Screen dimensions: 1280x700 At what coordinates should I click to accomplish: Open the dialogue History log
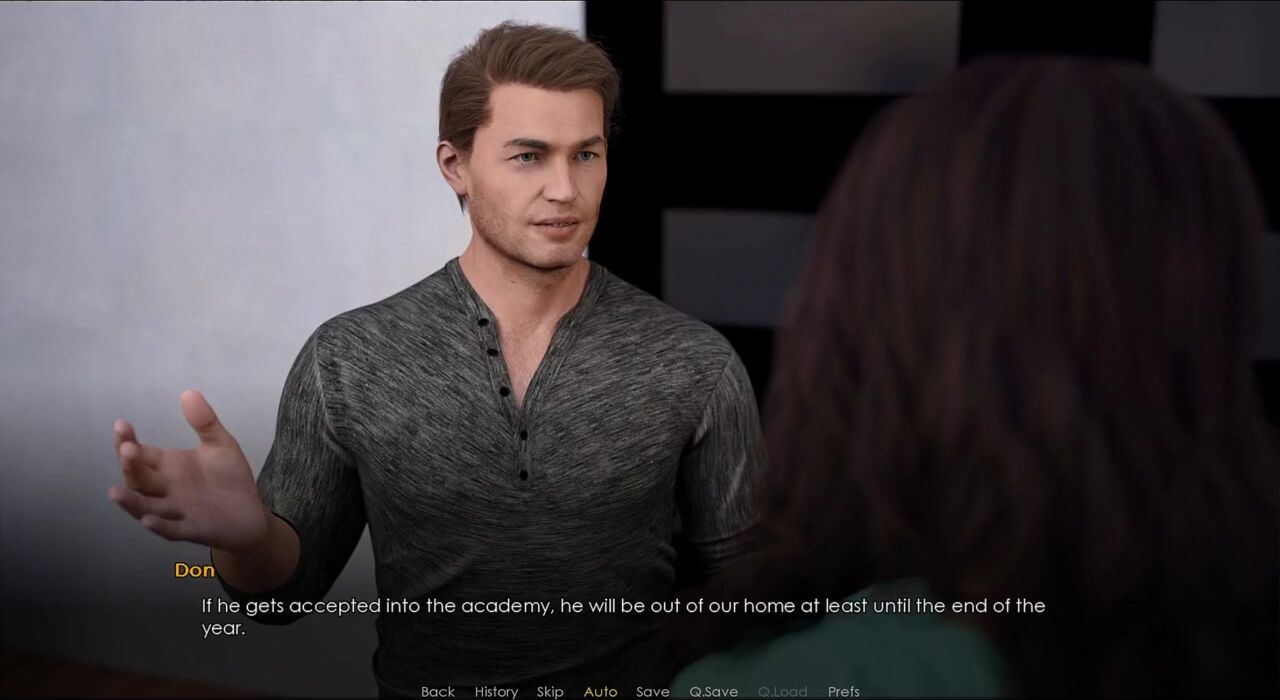pyautogui.click(x=496, y=691)
